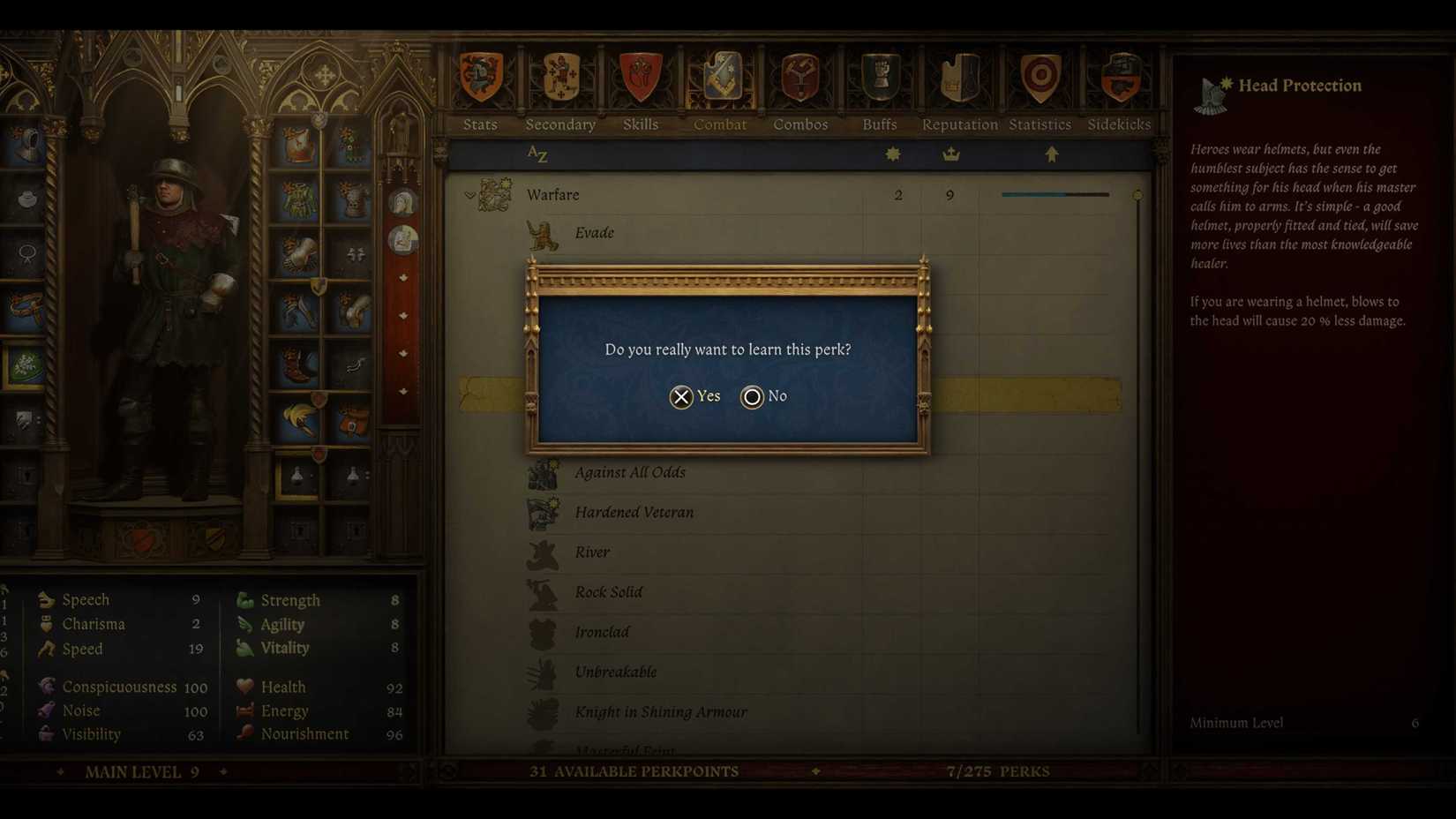Open the Combos shield icon
The width and height of the screenshot is (1456, 819).
(x=799, y=78)
